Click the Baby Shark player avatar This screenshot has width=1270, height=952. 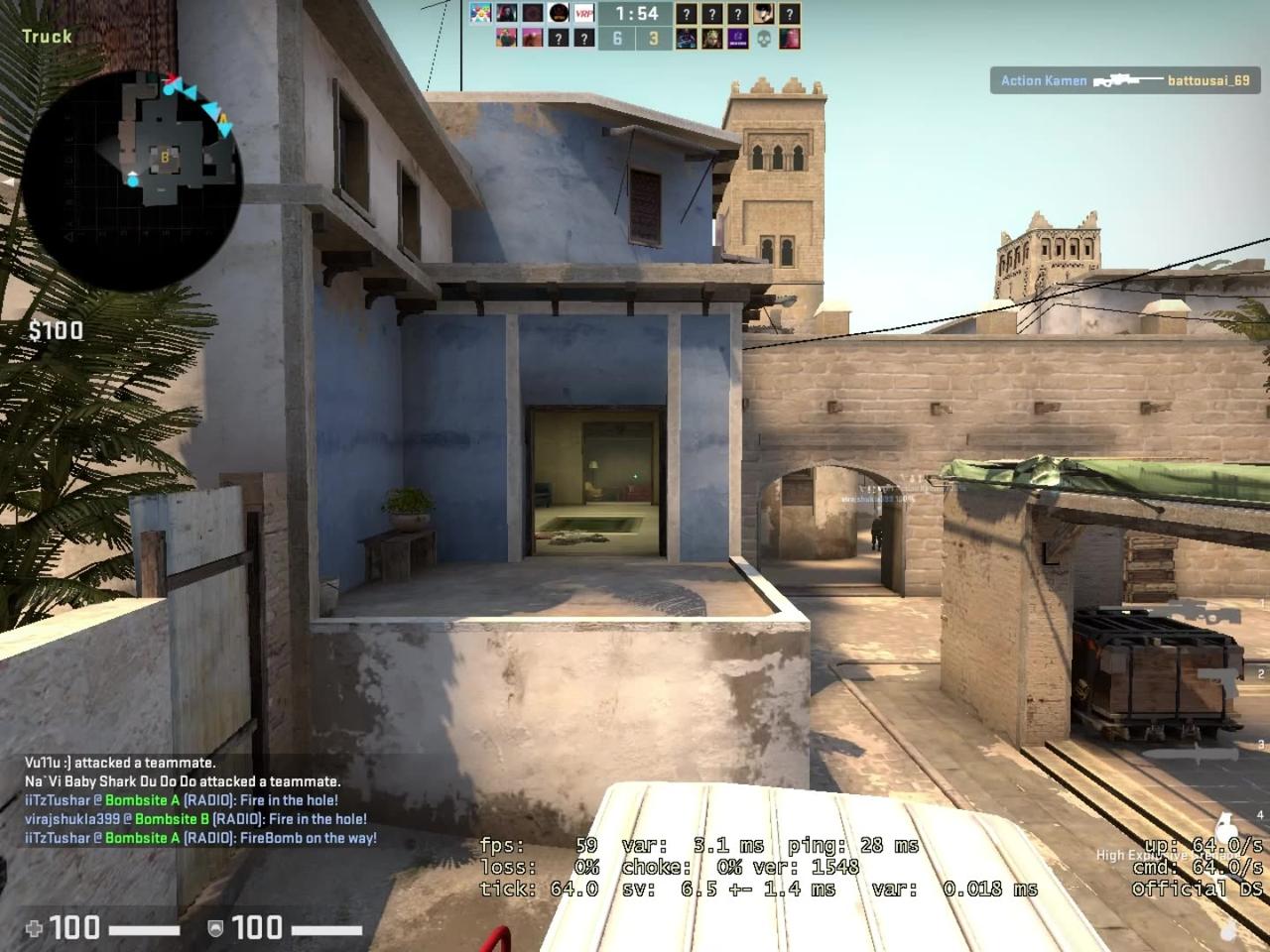coord(481,13)
